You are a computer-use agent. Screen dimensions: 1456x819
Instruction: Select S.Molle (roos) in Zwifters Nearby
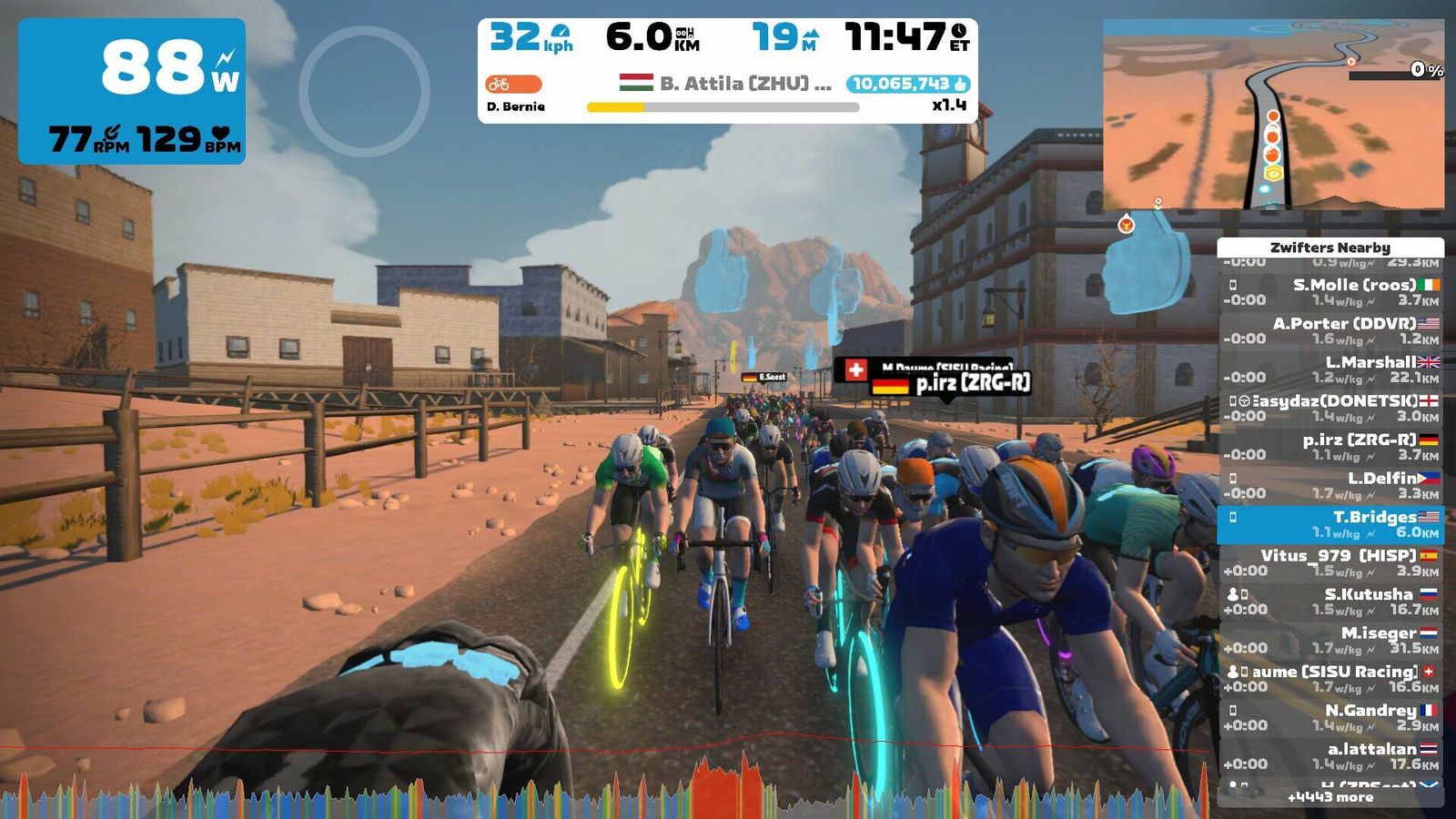pyautogui.click(x=1330, y=292)
